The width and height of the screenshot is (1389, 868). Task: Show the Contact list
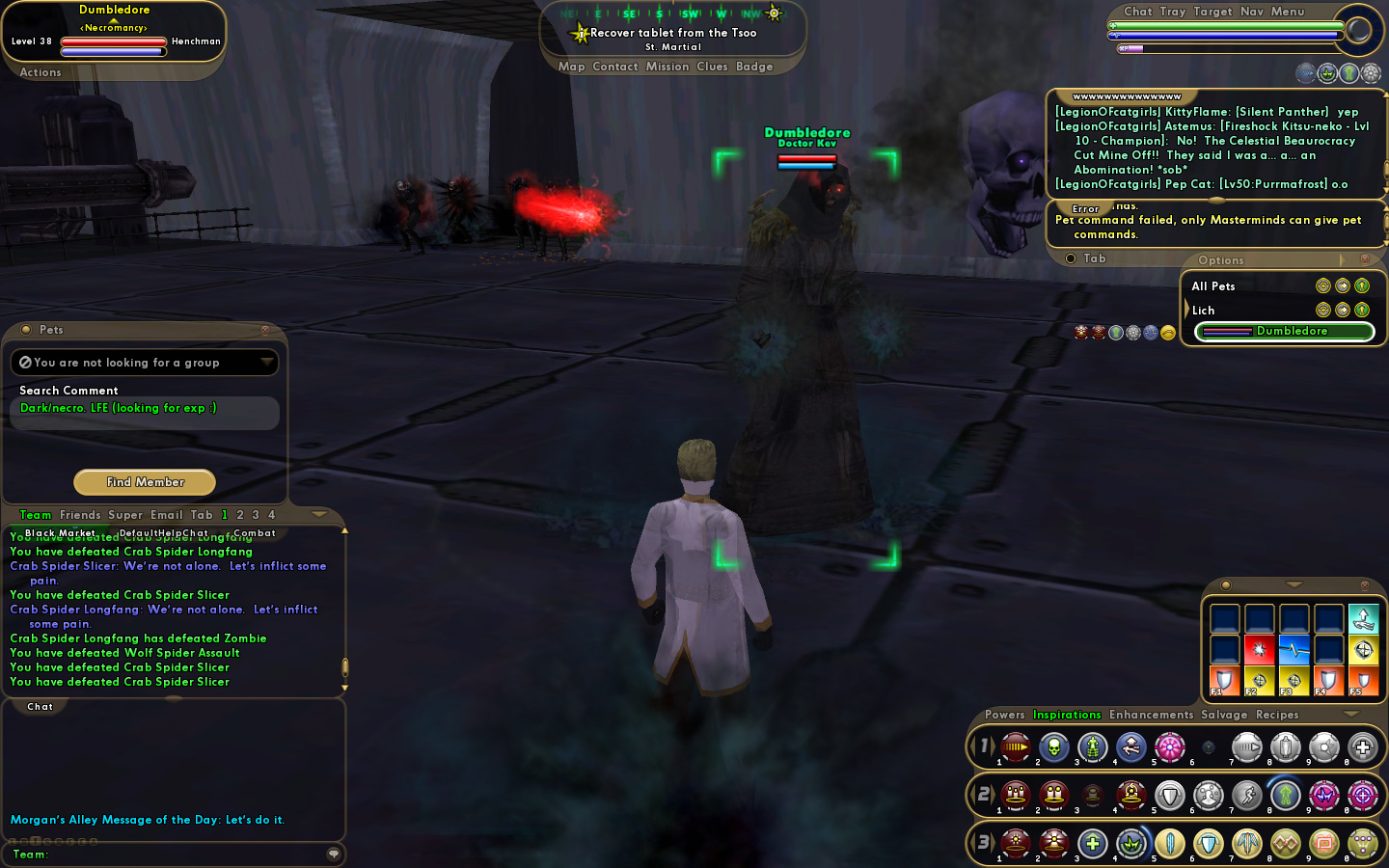615,67
